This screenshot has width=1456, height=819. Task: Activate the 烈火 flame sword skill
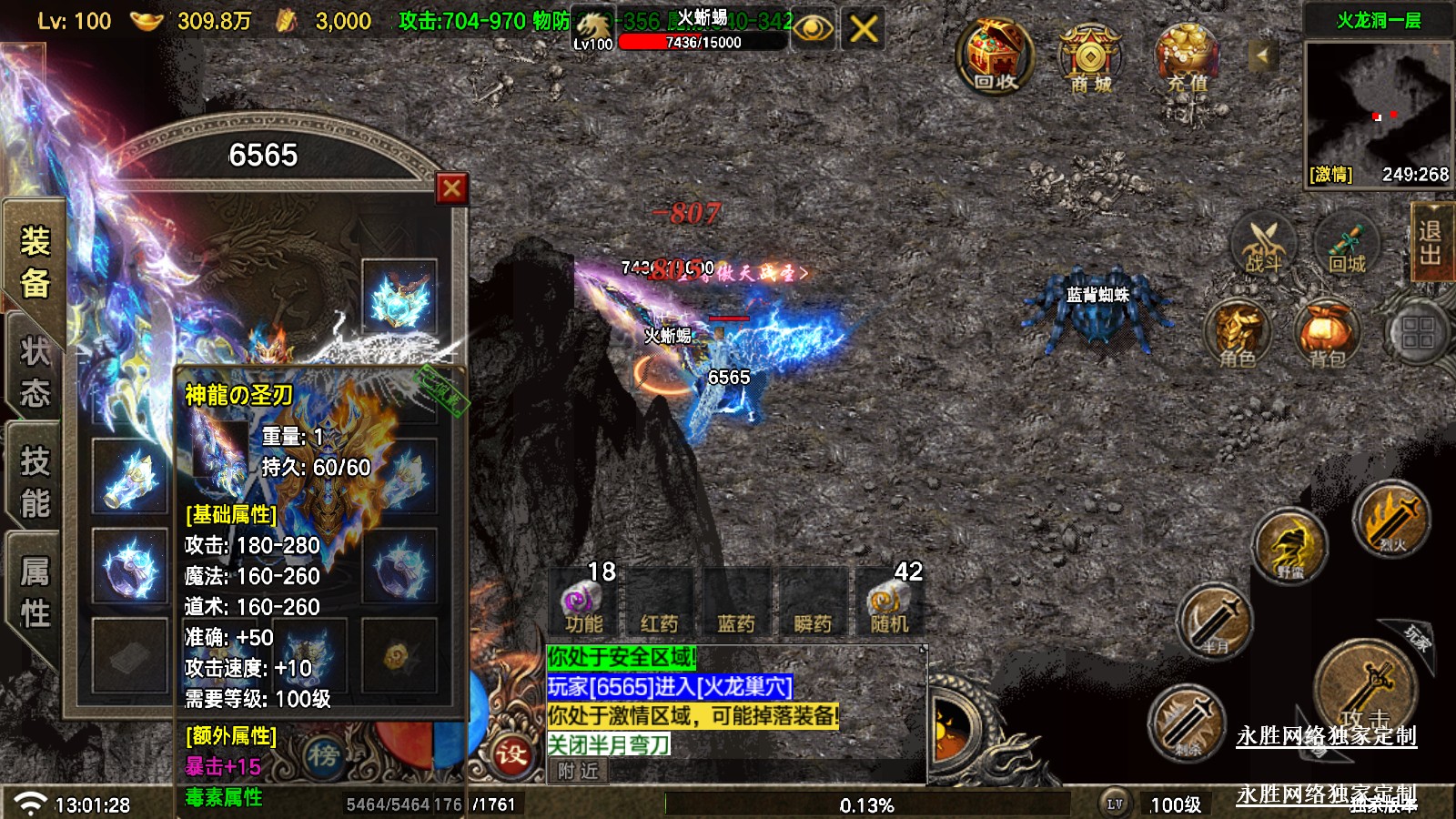click(x=1390, y=519)
